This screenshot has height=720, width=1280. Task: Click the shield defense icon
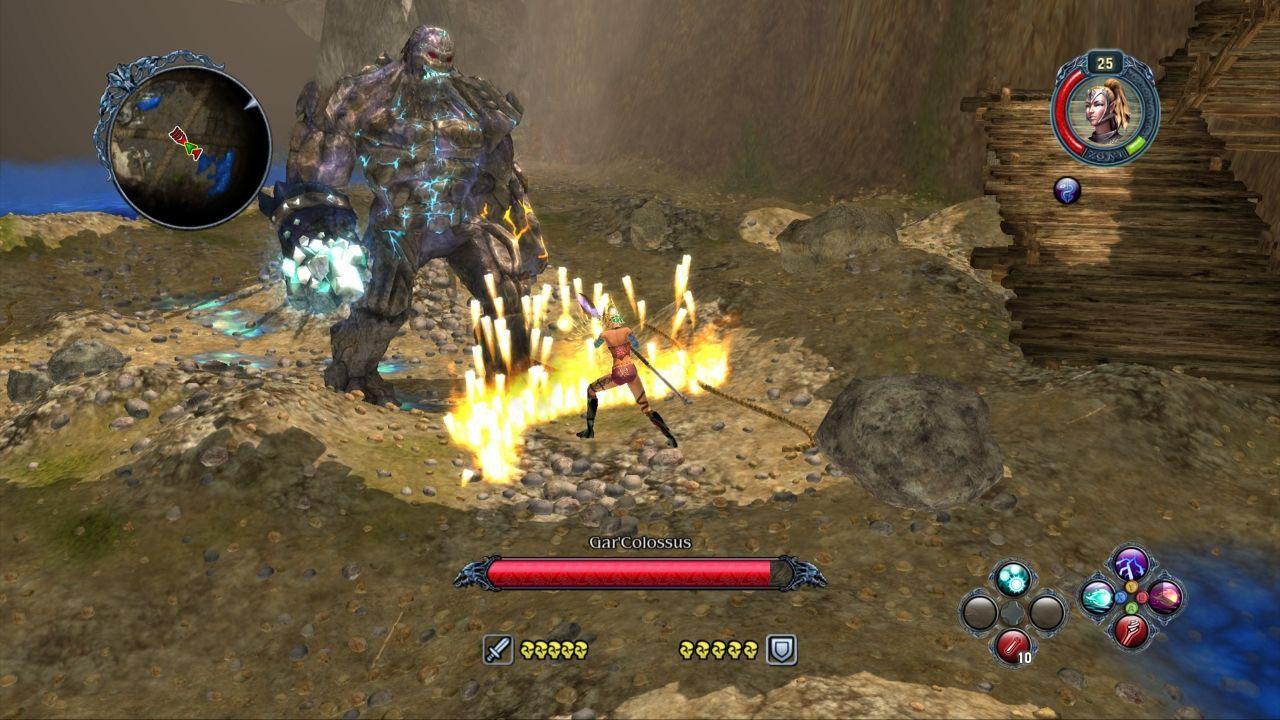tap(781, 650)
